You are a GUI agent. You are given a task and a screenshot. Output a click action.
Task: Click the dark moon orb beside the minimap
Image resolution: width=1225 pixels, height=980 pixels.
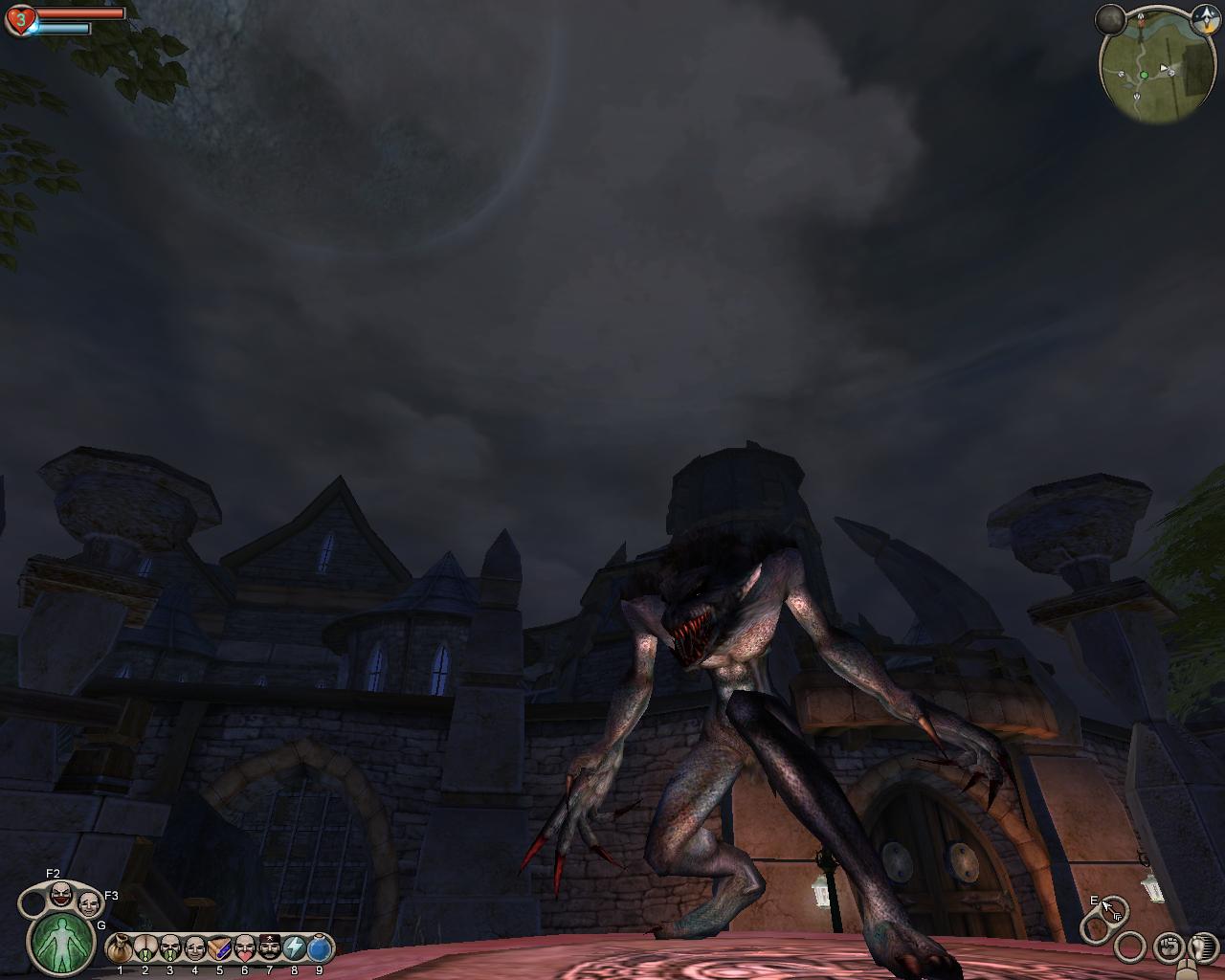1110,19
